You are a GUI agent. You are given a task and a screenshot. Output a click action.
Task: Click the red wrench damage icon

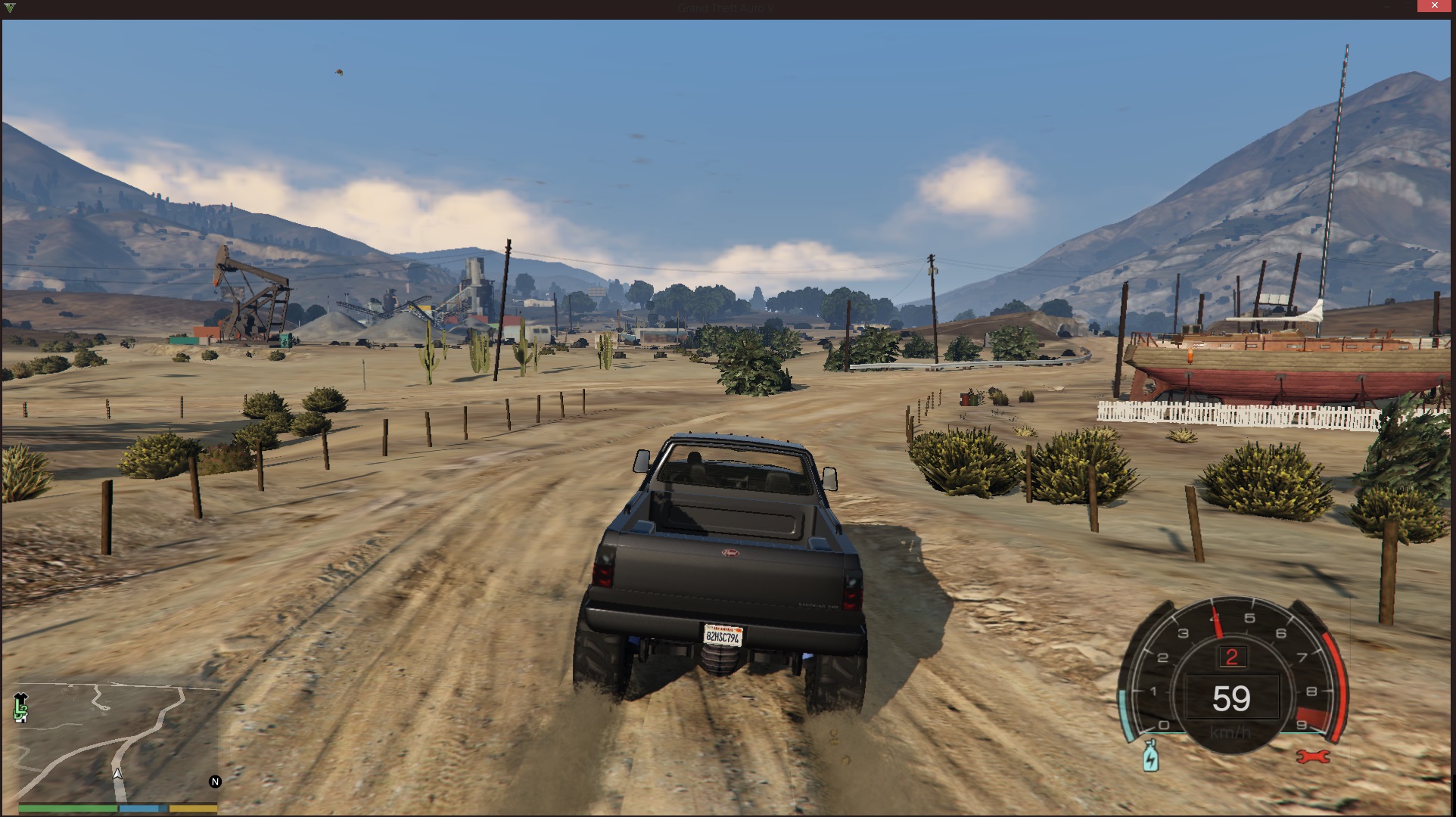pyautogui.click(x=1313, y=756)
